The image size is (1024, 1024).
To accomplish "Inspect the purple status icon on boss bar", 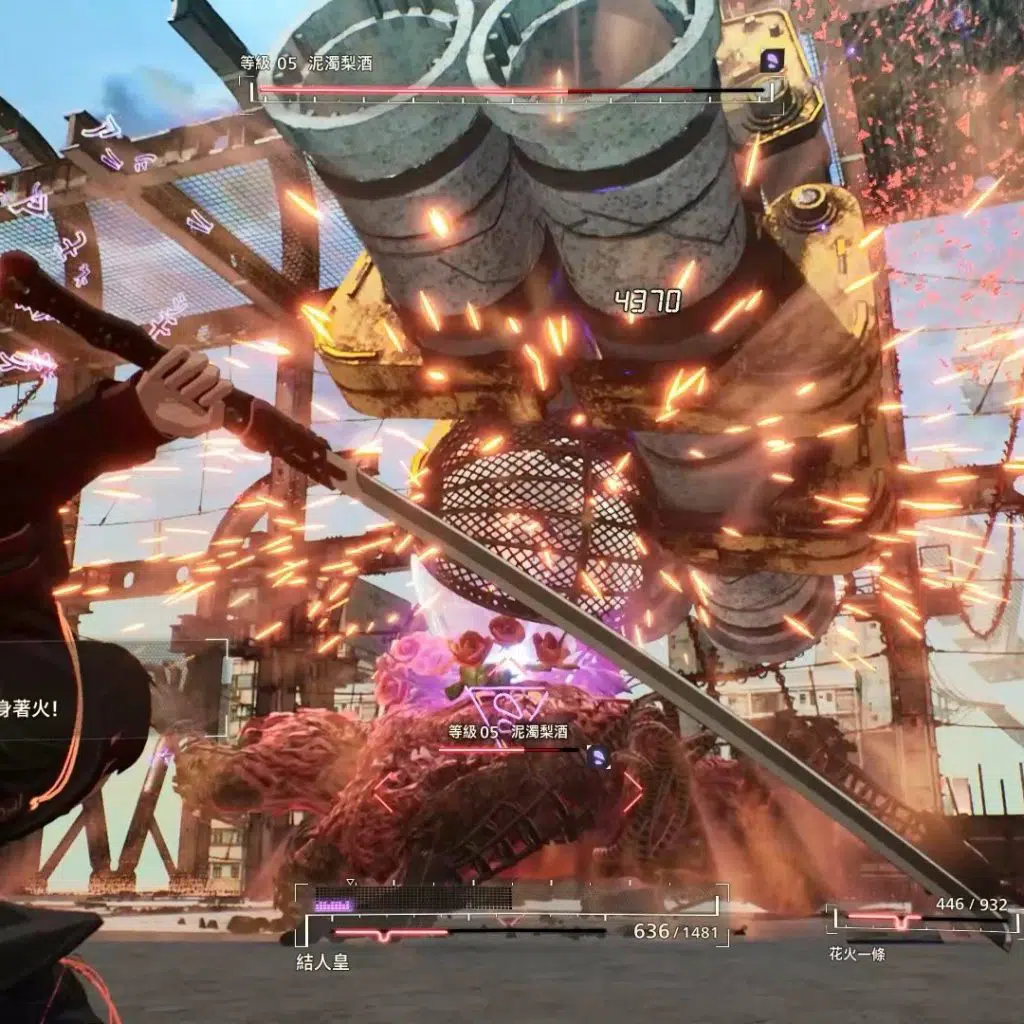I will [771, 62].
